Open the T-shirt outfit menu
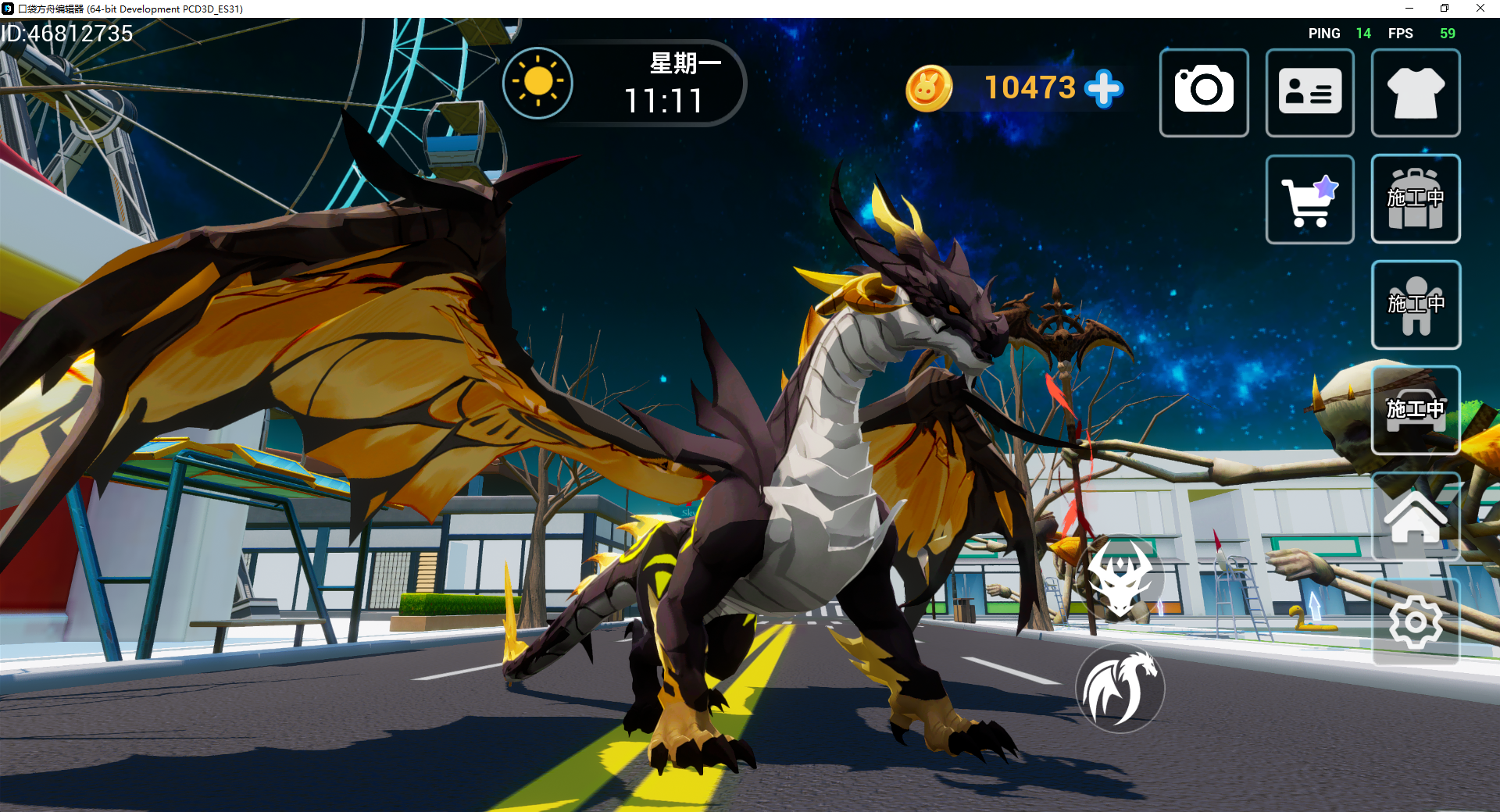Image resolution: width=1500 pixels, height=812 pixels. (x=1416, y=92)
